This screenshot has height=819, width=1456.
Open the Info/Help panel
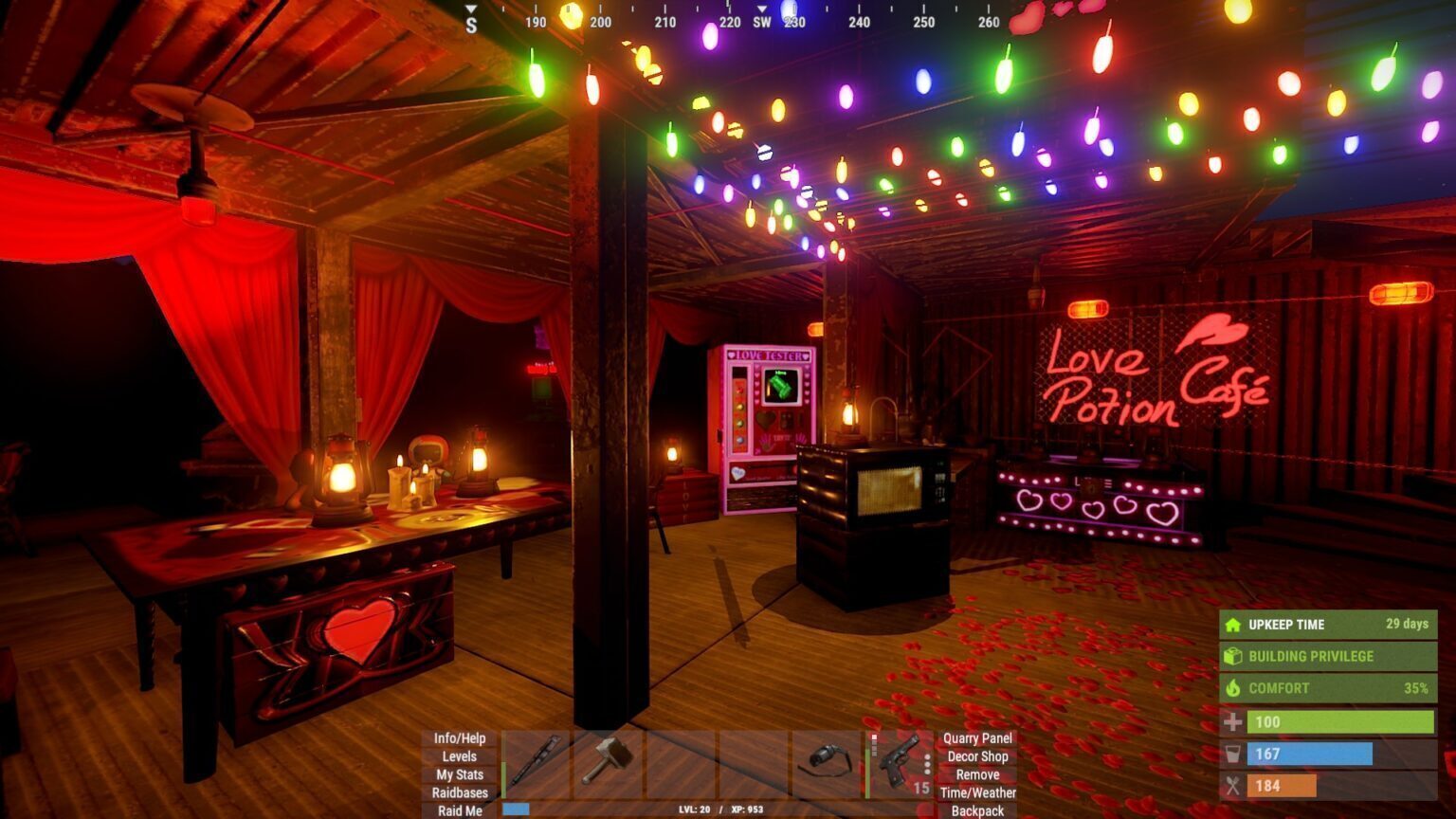[x=460, y=738]
